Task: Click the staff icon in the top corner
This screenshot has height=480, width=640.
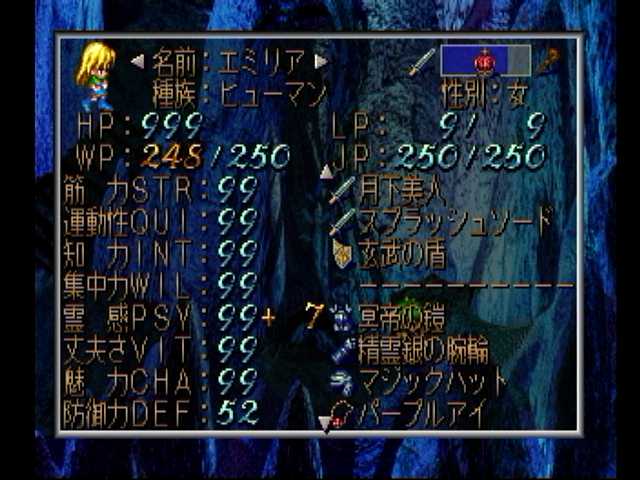Action: pos(546,61)
